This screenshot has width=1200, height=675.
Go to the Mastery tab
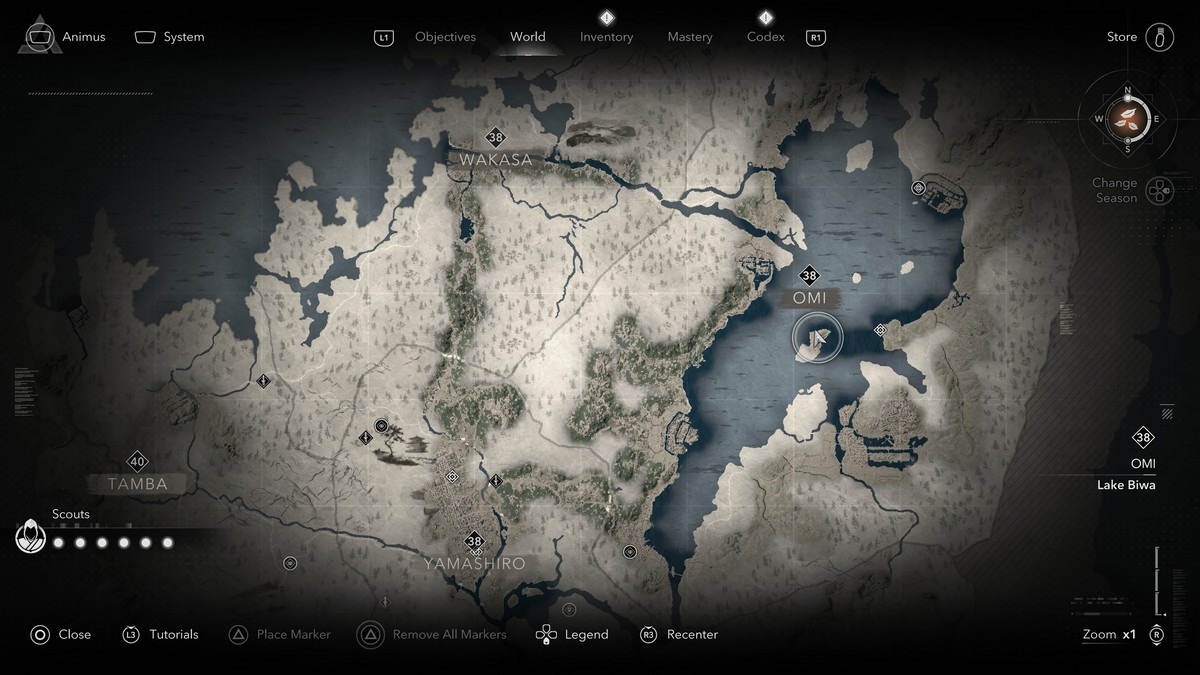click(x=690, y=37)
